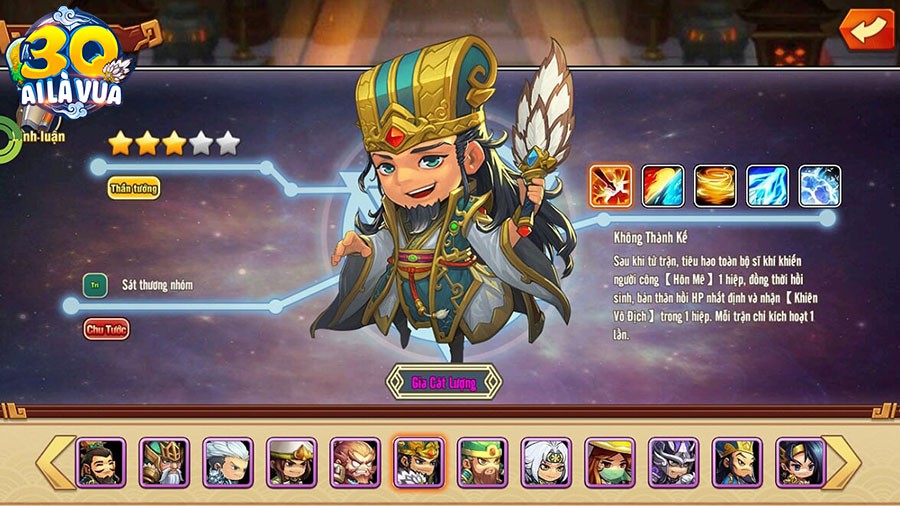The image size is (900, 506).
Task: Pick the grey-haired stern hero portrait
Action: coord(228,462)
